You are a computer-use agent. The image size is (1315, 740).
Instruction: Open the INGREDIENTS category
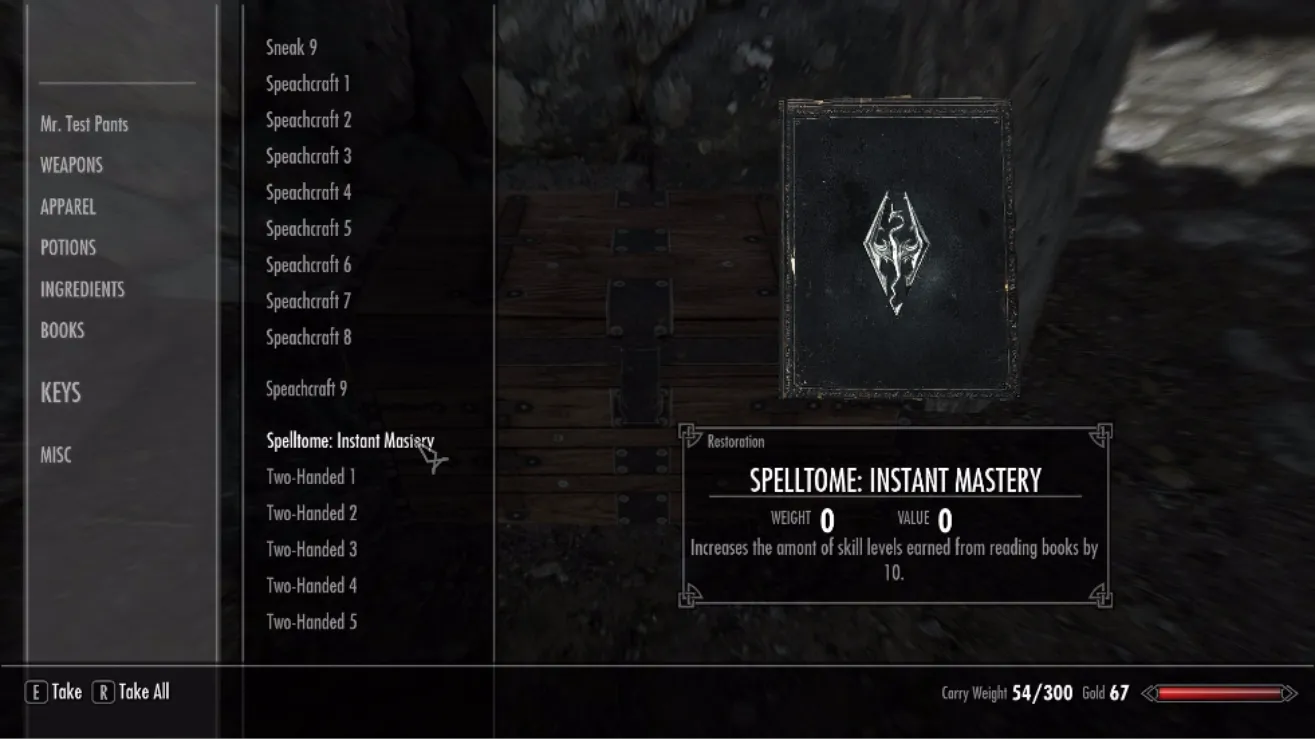(x=82, y=289)
